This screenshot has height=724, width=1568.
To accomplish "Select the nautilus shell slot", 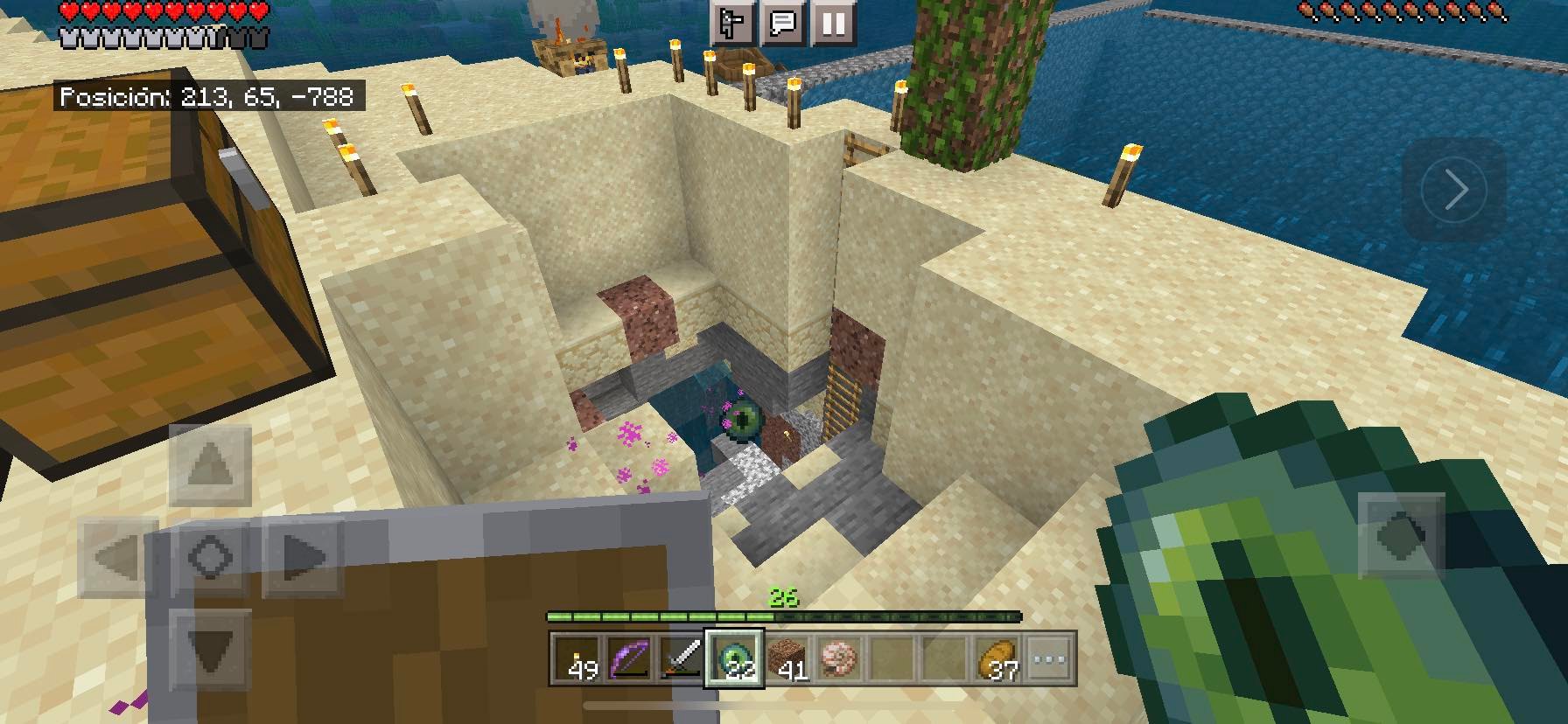I will click(839, 659).
